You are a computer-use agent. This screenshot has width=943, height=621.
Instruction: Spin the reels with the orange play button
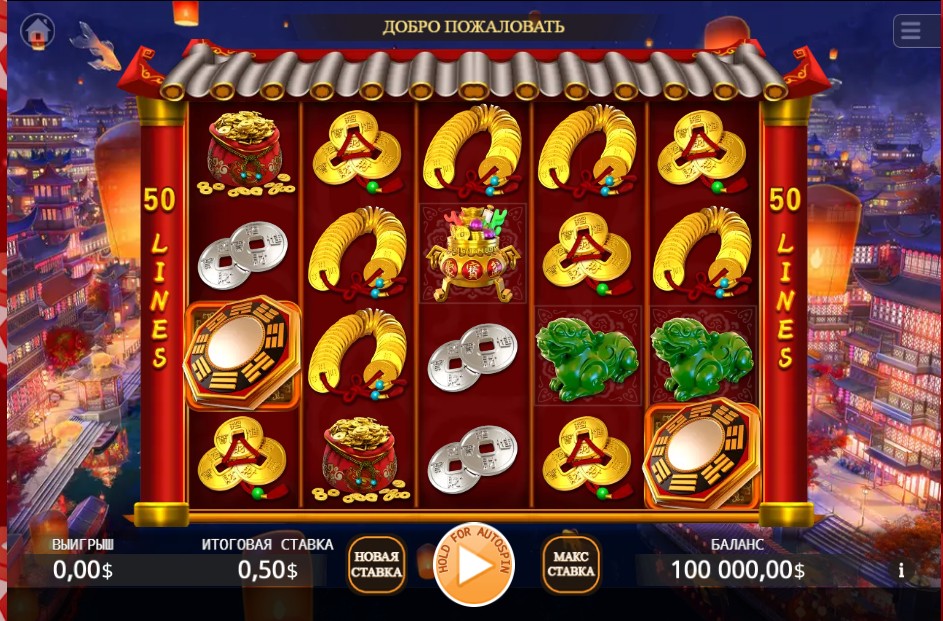coord(474,566)
